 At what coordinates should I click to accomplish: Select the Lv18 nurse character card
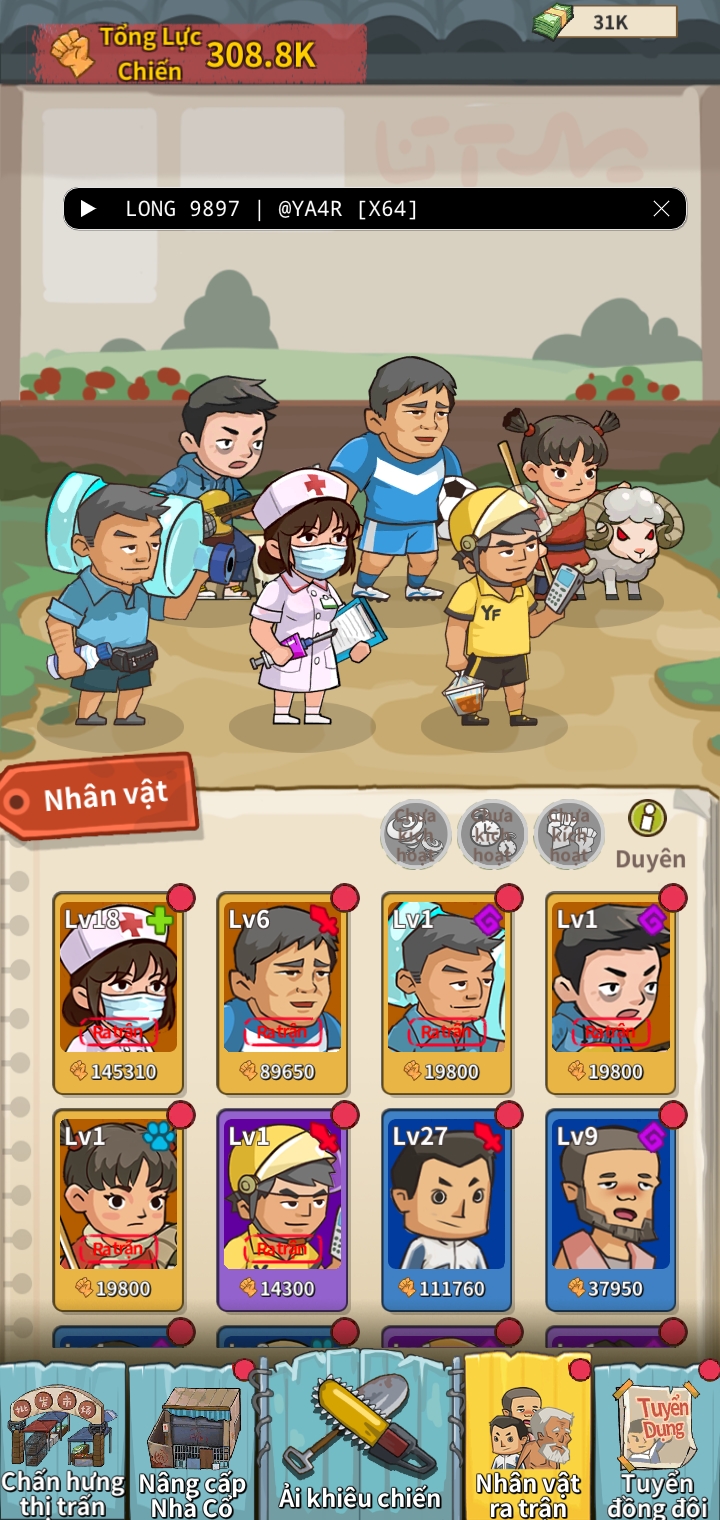click(118, 990)
